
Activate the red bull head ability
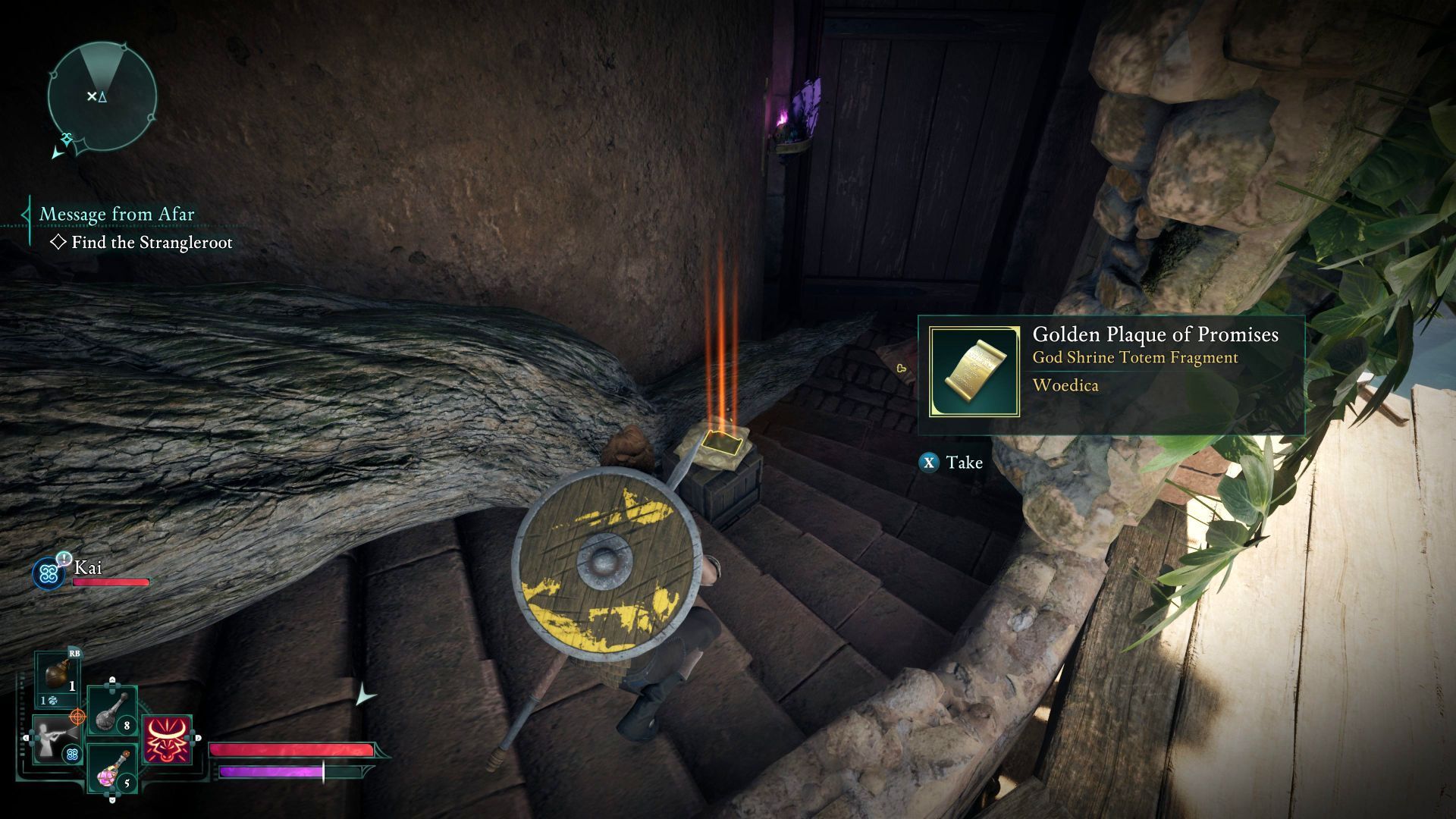(x=167, y=739)
